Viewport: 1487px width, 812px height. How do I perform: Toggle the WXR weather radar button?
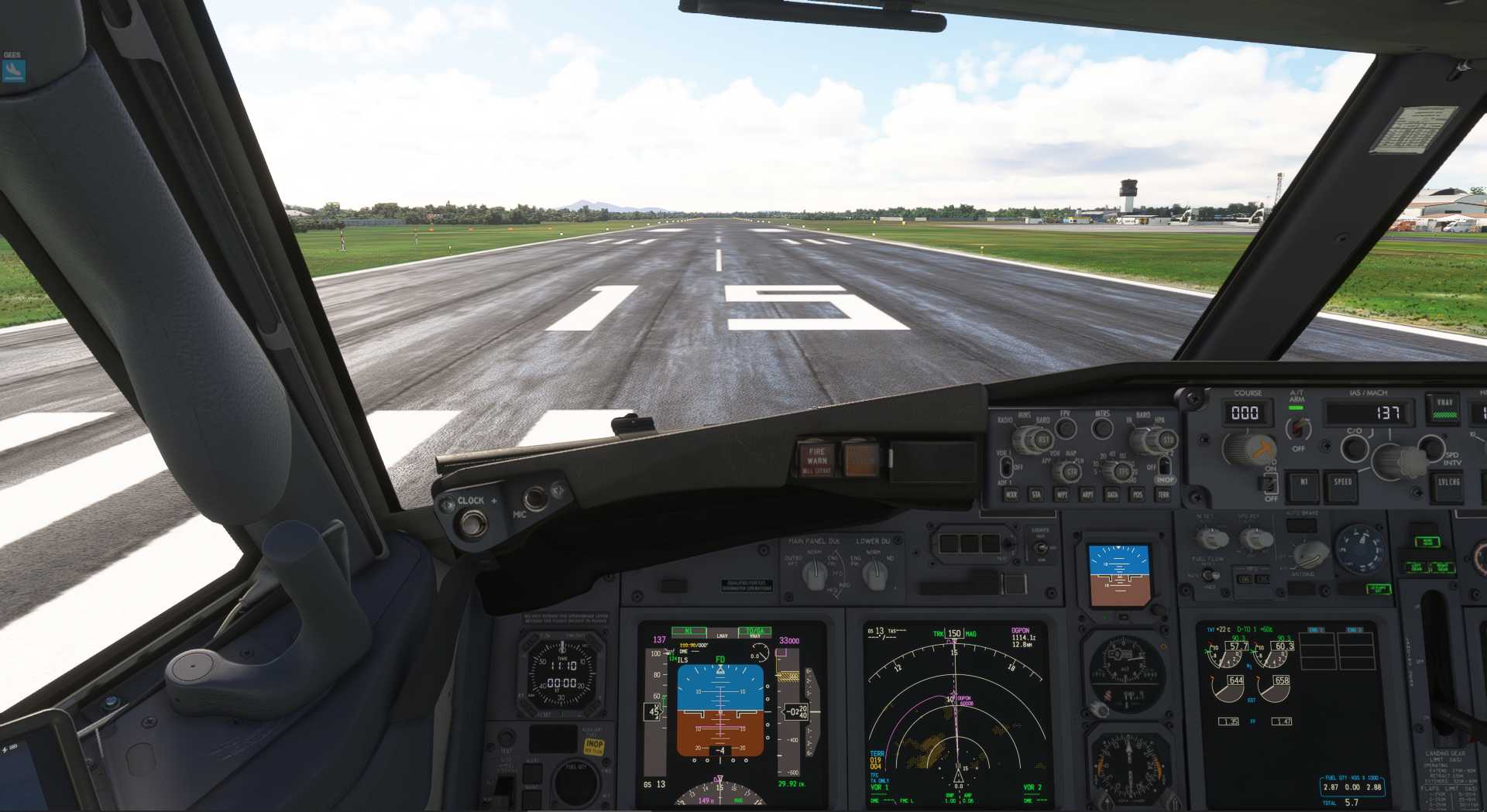tap(1011, 495)
